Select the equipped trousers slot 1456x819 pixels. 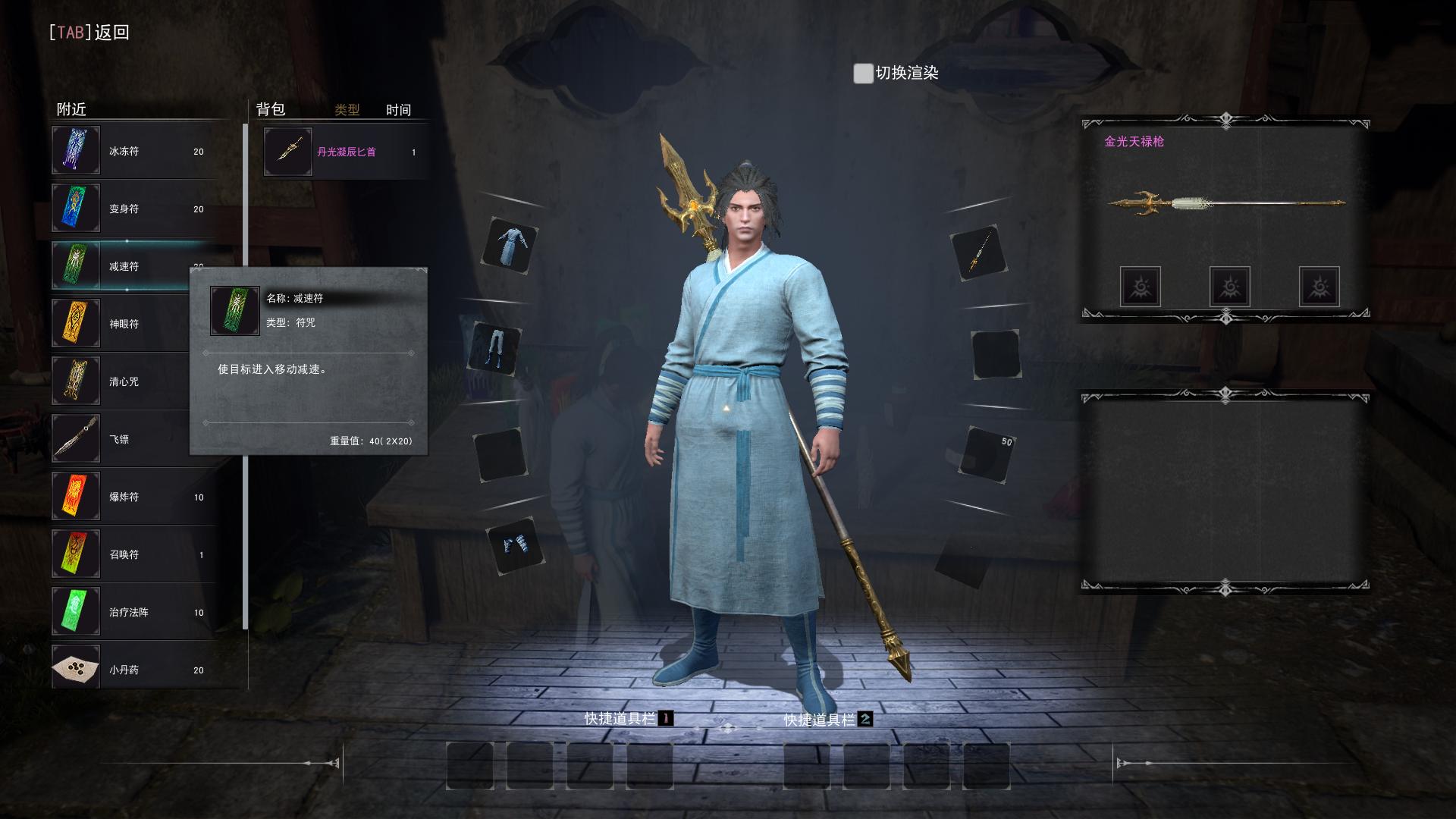(x=495, y=349)
